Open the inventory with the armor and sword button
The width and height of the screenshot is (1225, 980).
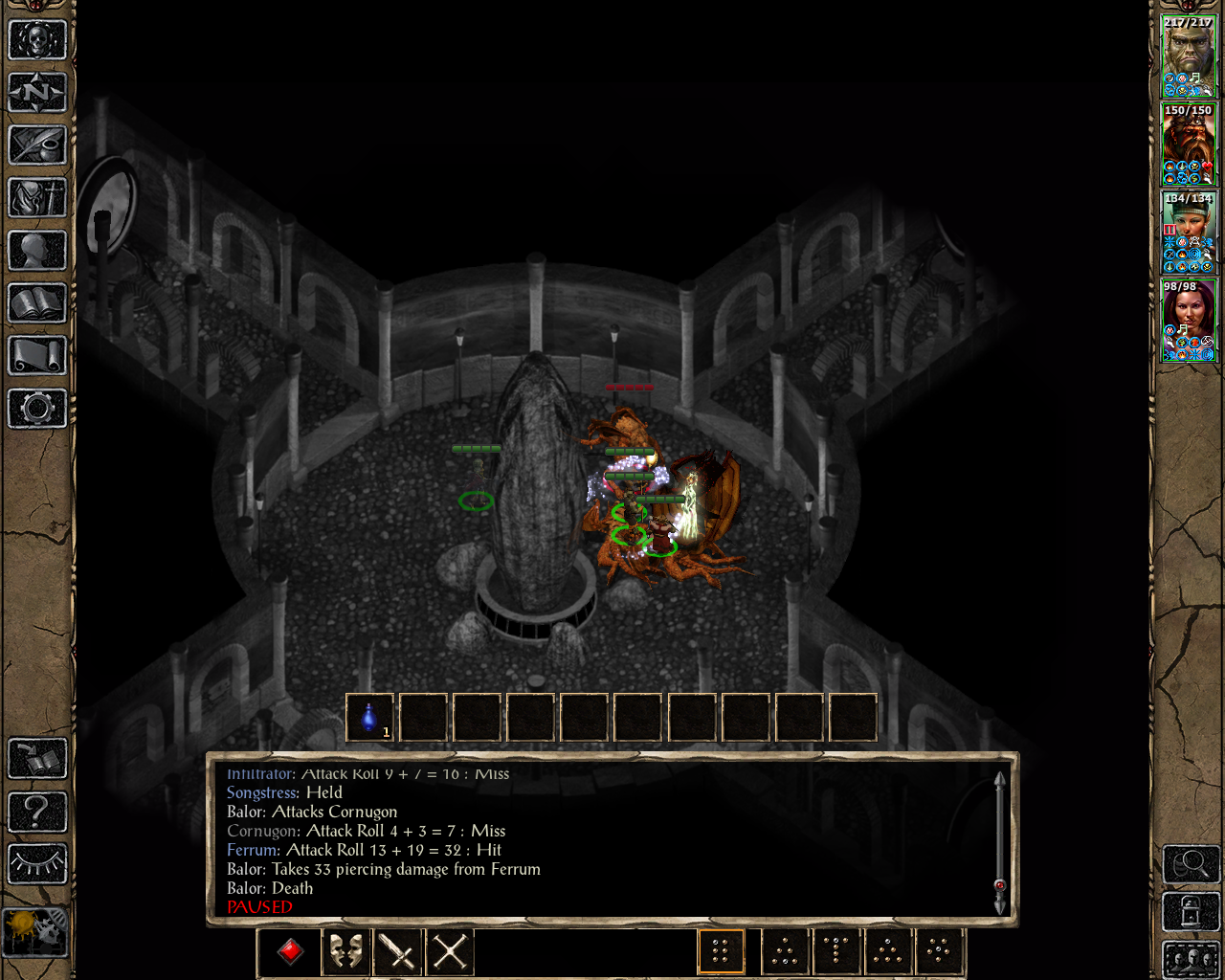coord(37,198)
